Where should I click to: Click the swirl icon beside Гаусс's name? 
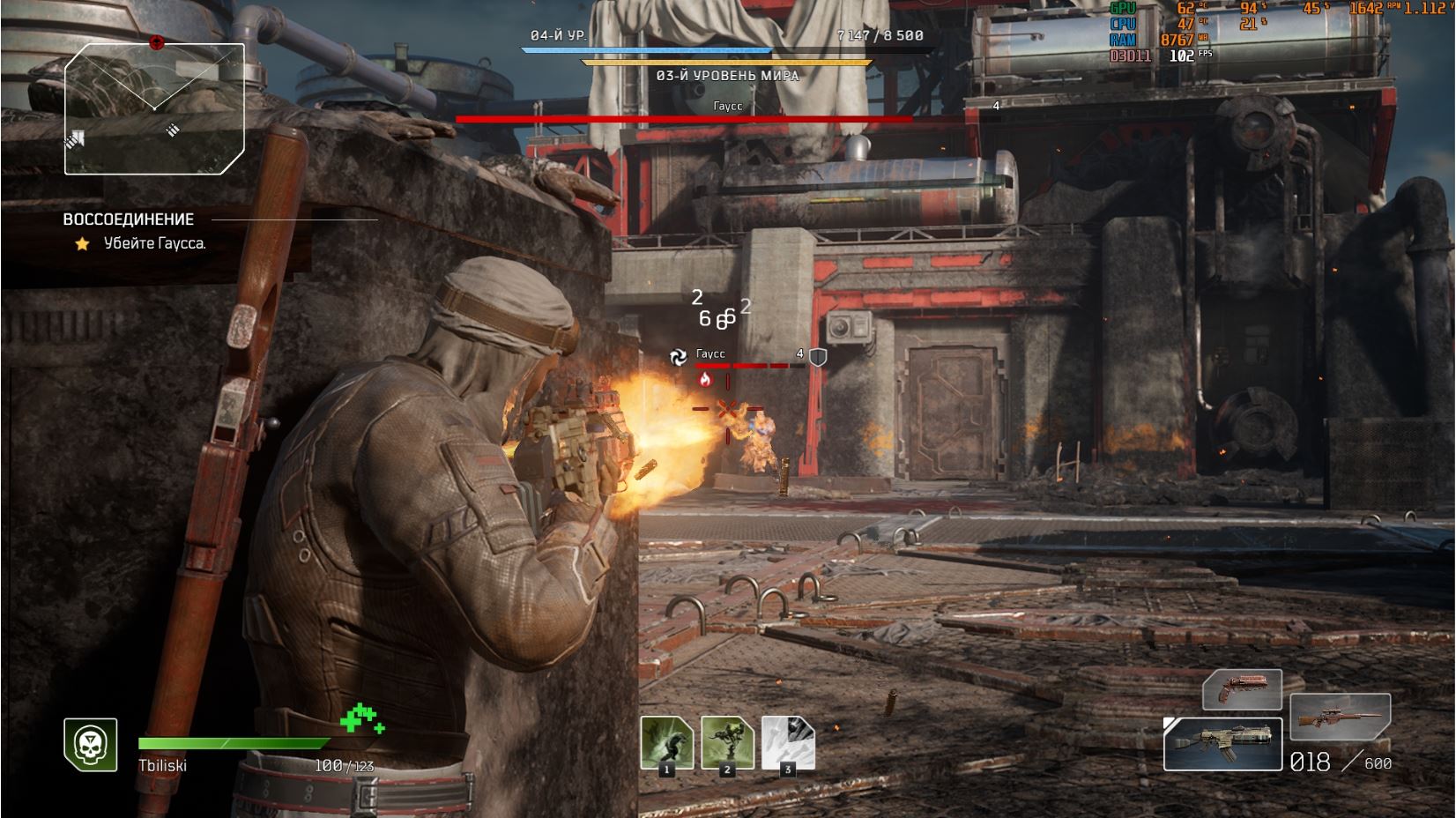point(678,356)
